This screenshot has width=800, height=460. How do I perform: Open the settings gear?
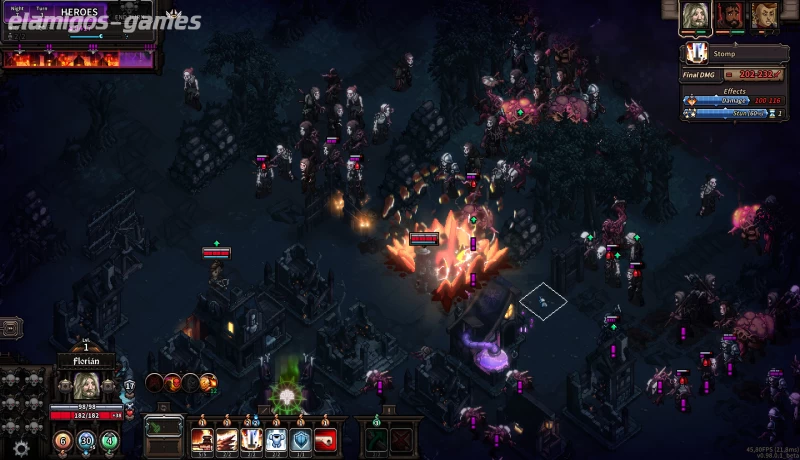pos(21,448)
